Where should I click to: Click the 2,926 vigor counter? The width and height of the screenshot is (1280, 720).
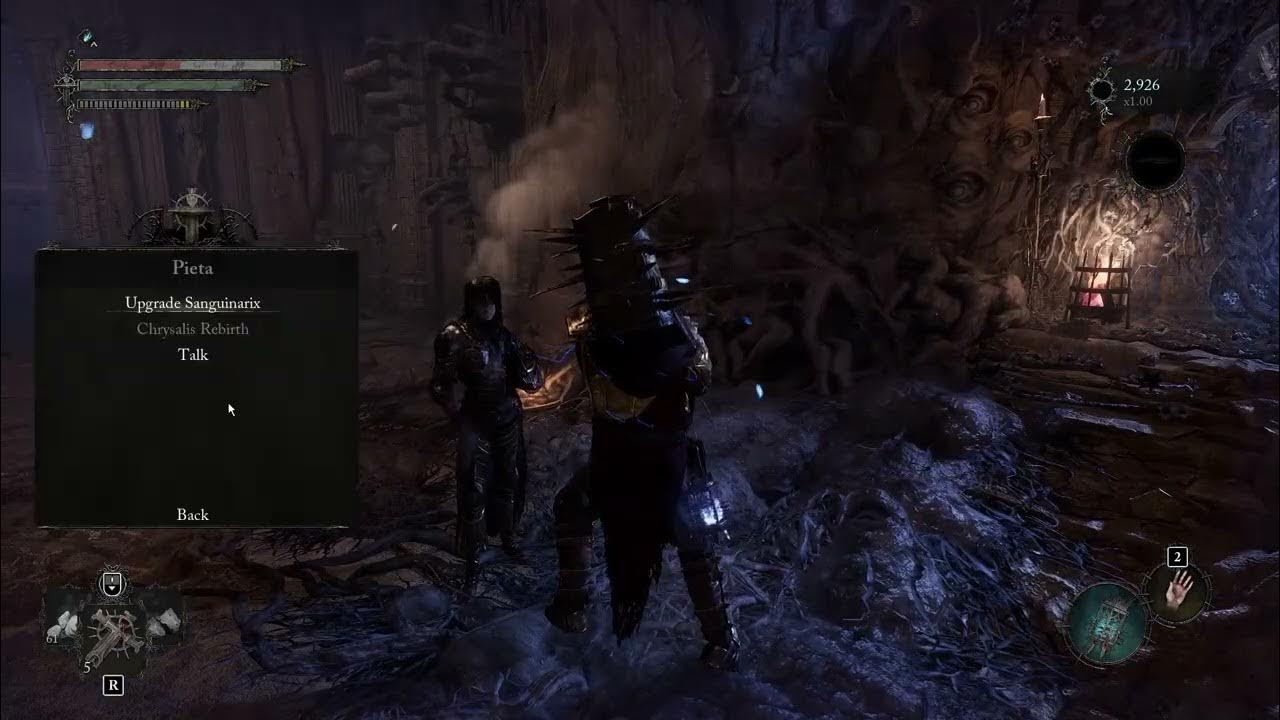click(x=1144, y=84)
